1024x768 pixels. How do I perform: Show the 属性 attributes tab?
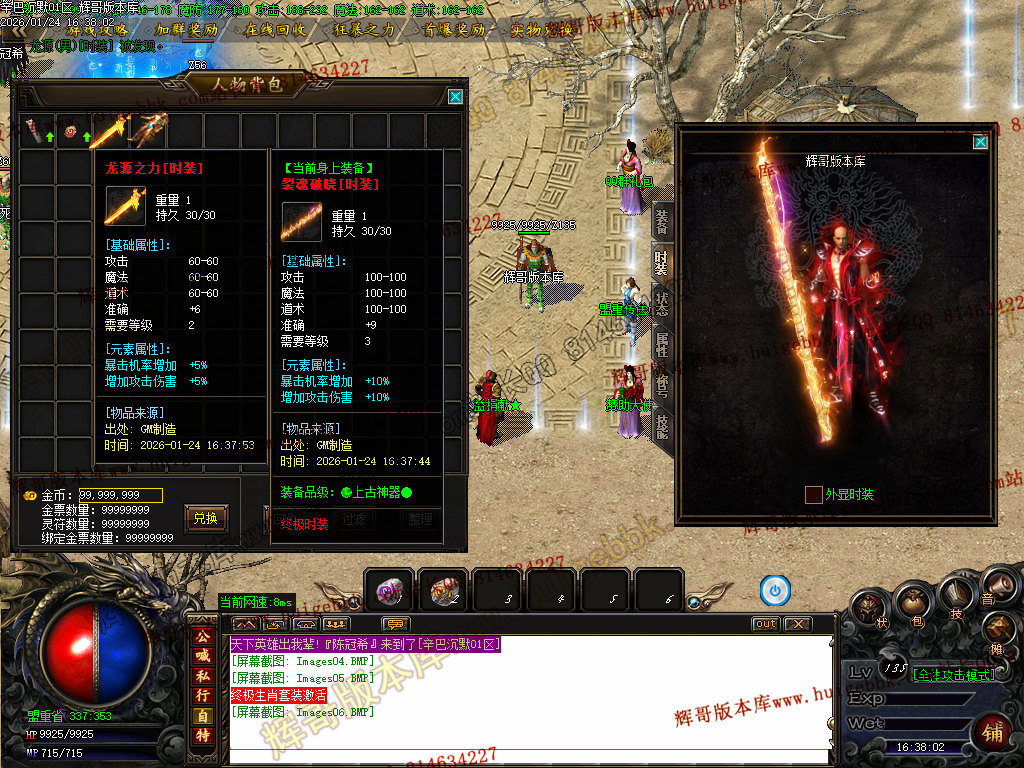pos(661,345)
